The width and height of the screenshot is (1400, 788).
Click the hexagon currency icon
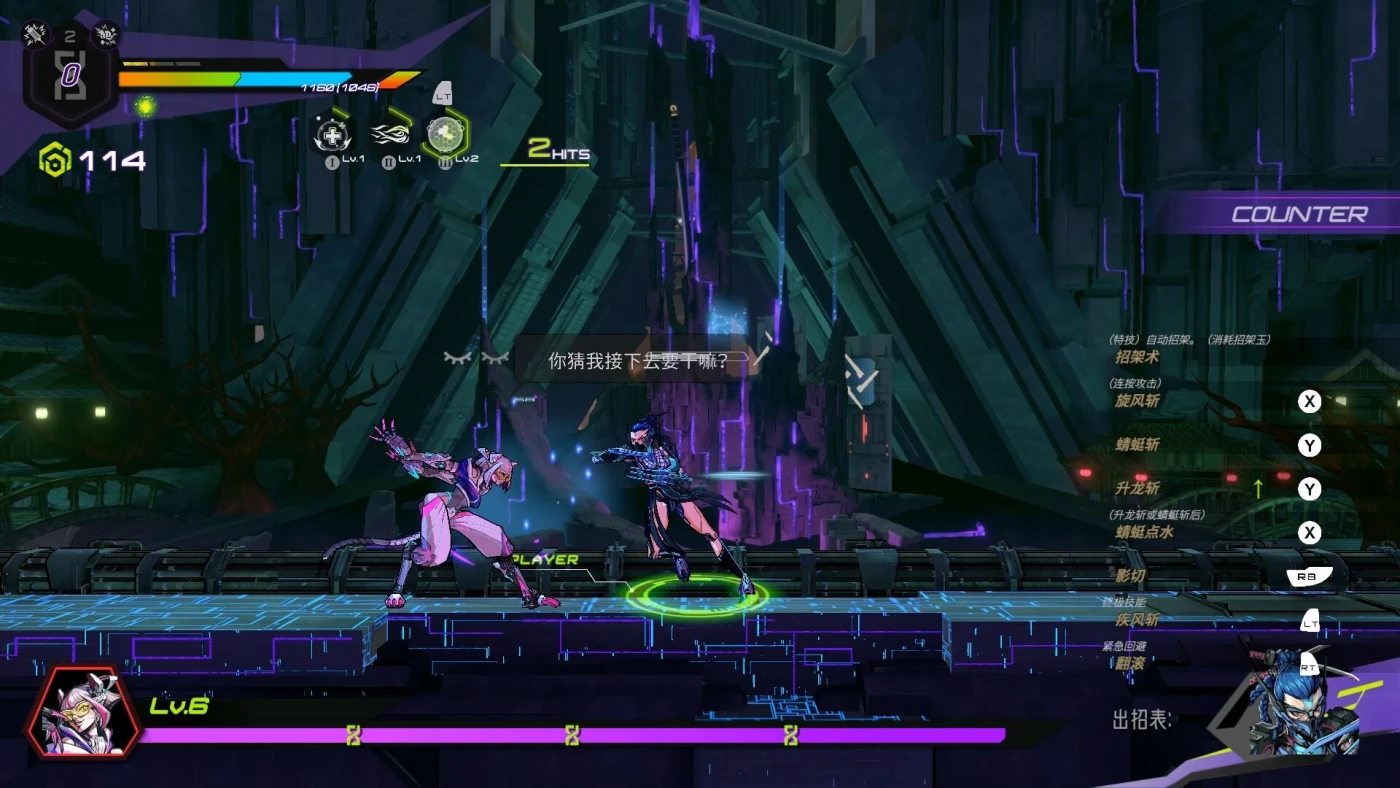point(54,160)
